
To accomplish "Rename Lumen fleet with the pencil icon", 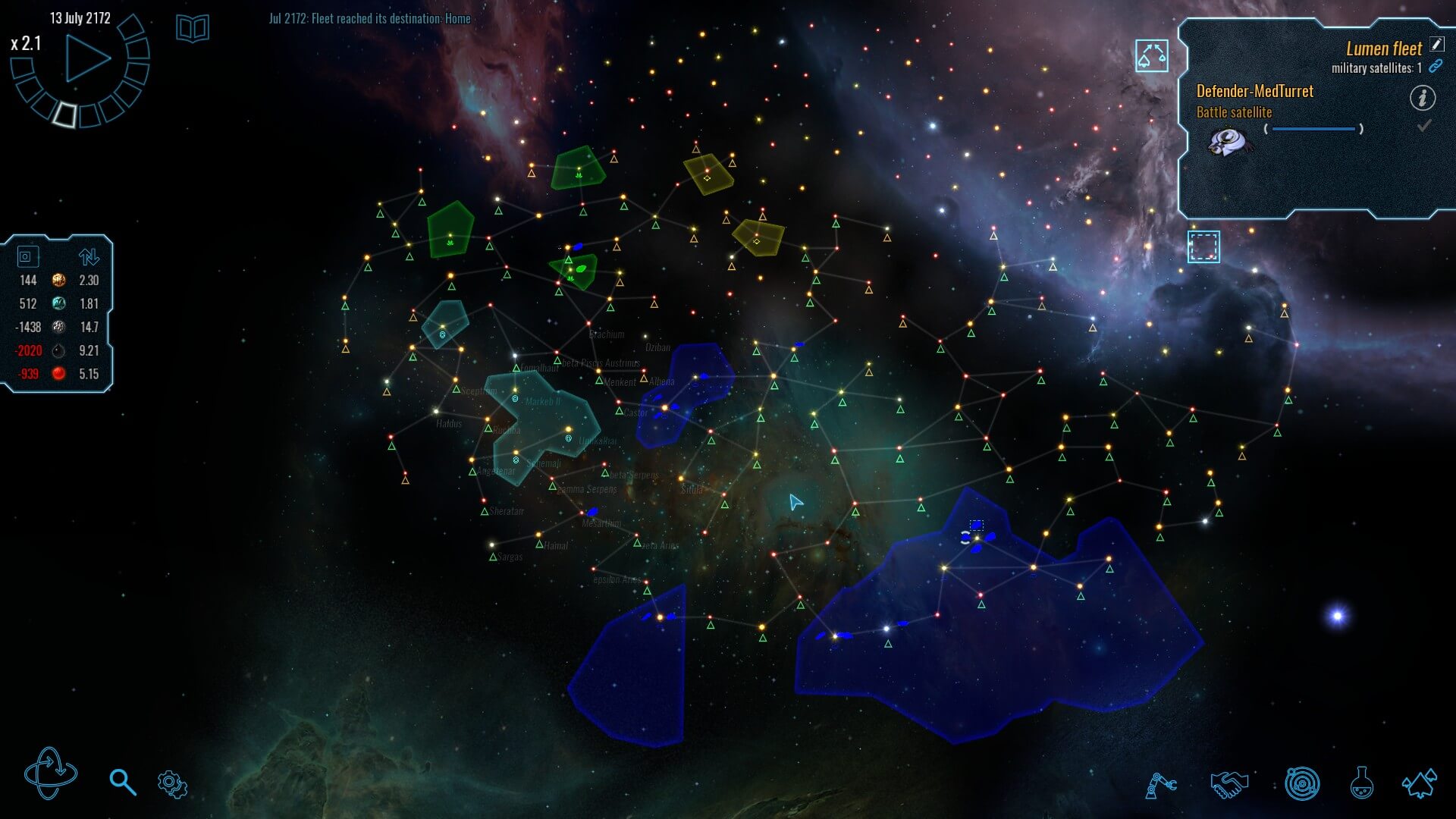I will point(1436,45).
